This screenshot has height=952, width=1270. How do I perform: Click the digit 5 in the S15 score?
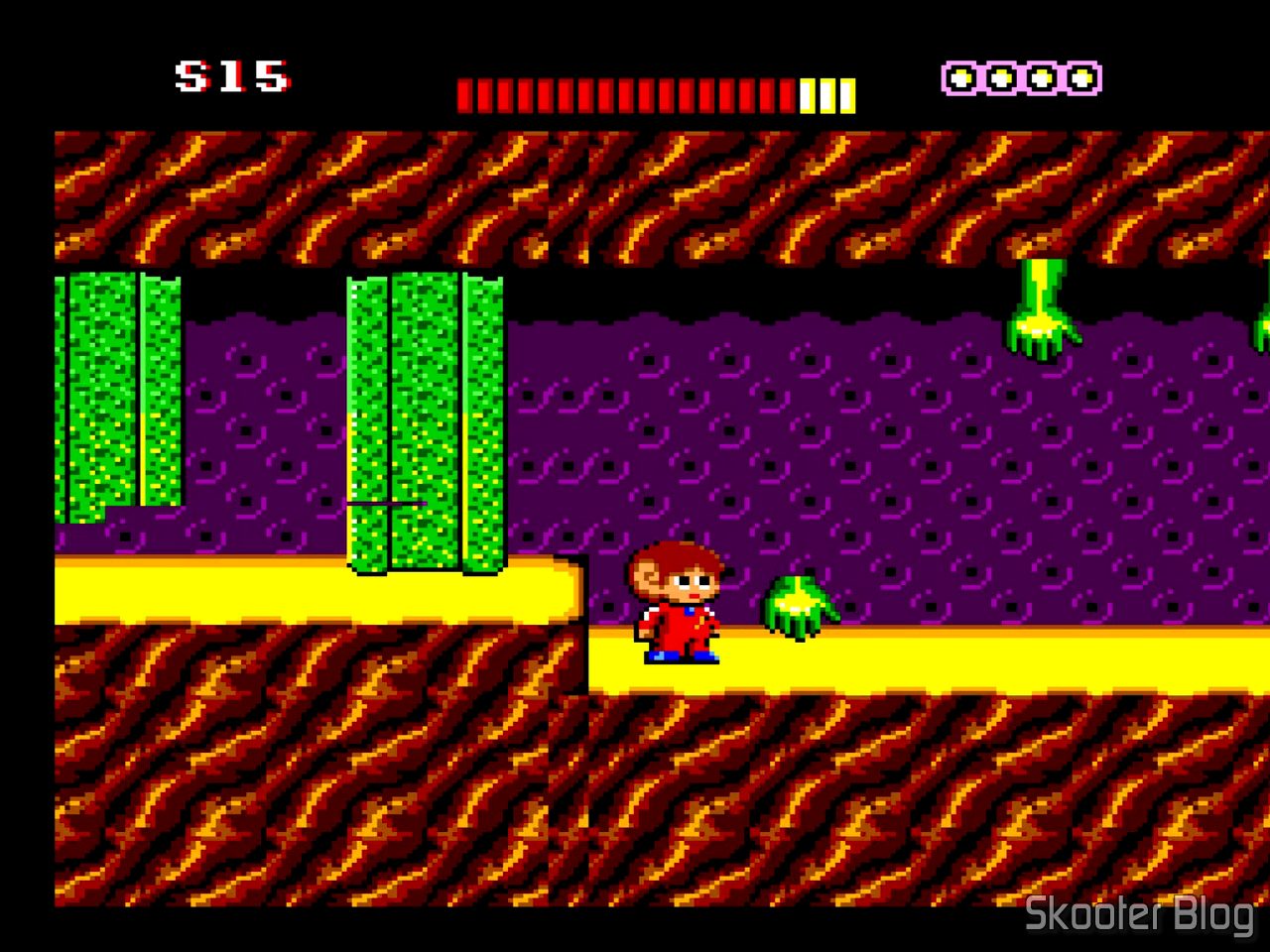pyautogui.click(x=273, y=74)
